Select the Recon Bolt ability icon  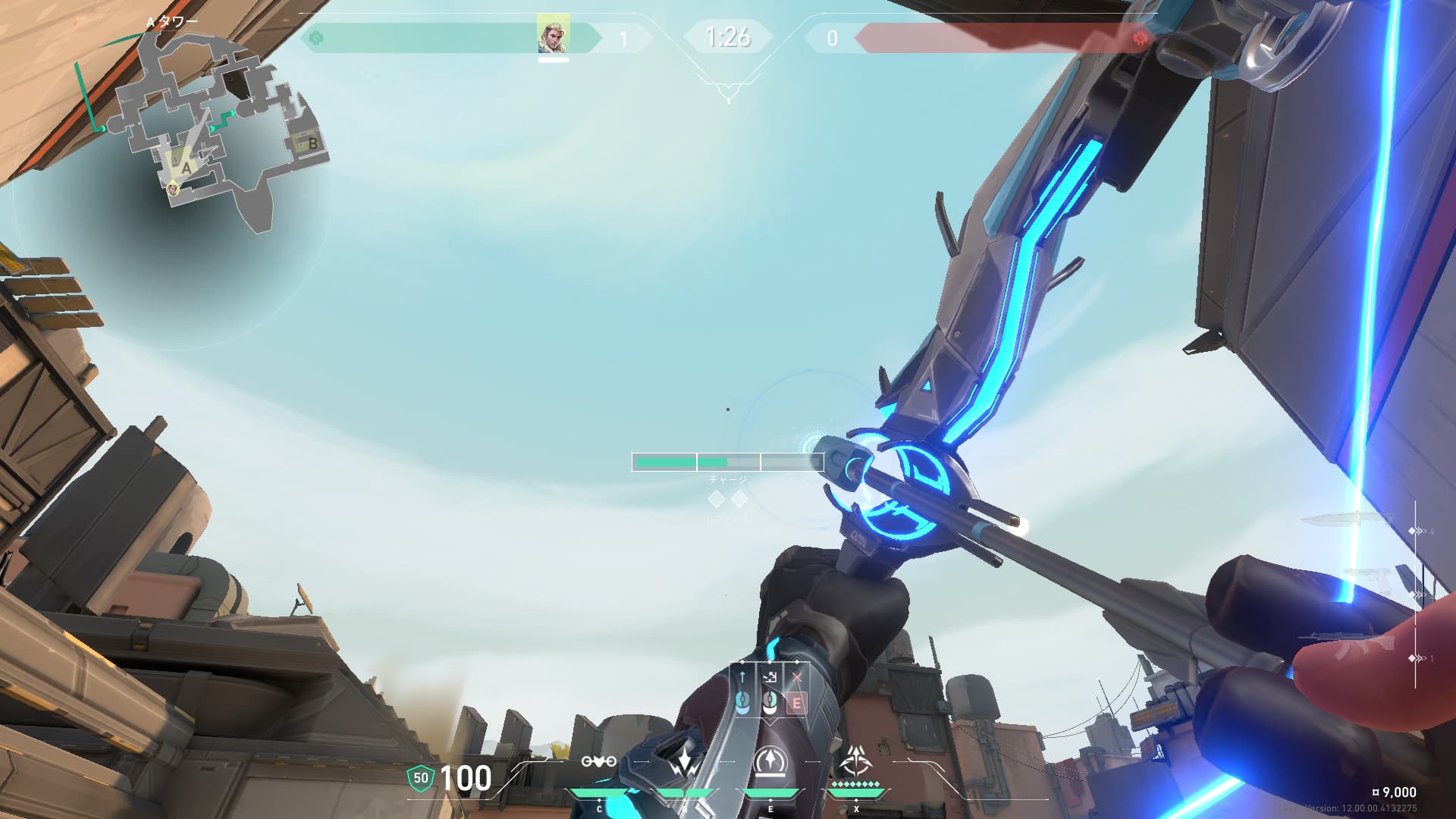pyautogui.click(x=770, y=761)
